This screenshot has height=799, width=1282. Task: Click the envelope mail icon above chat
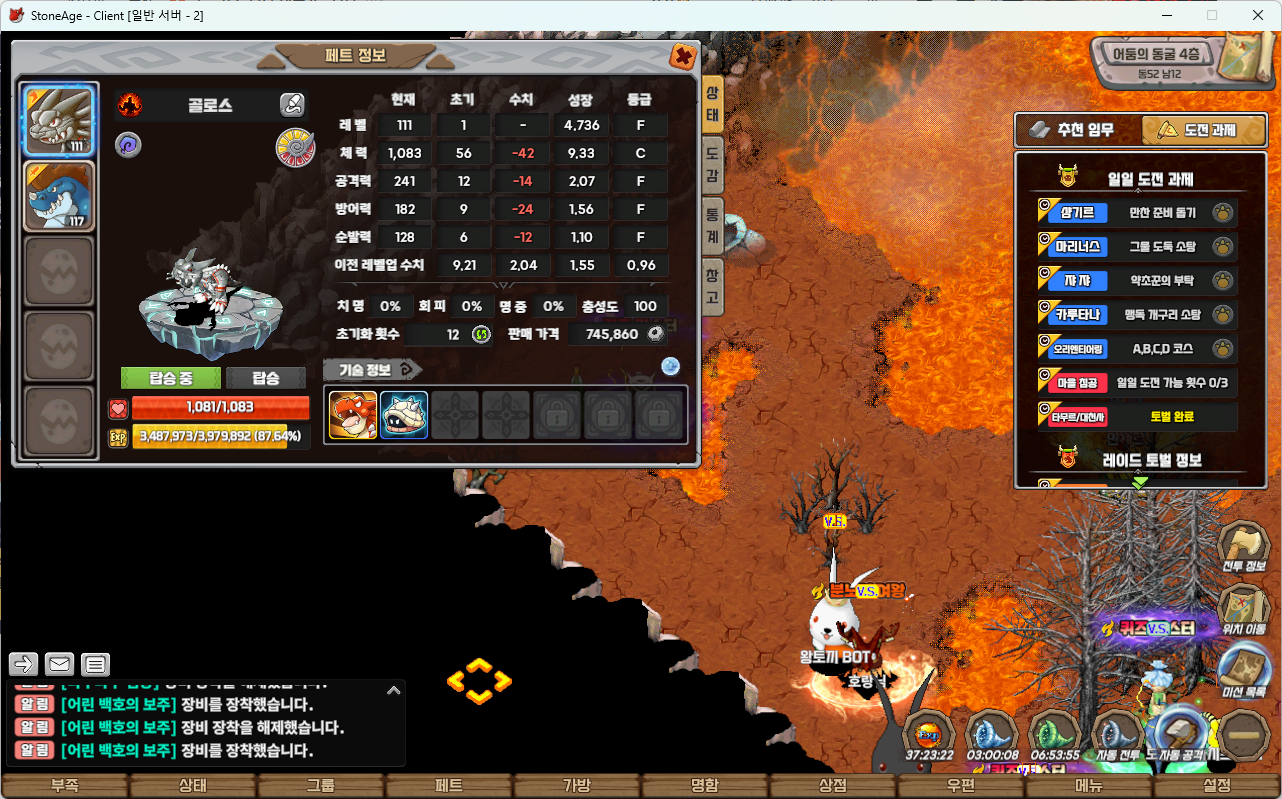coord(59,664)
